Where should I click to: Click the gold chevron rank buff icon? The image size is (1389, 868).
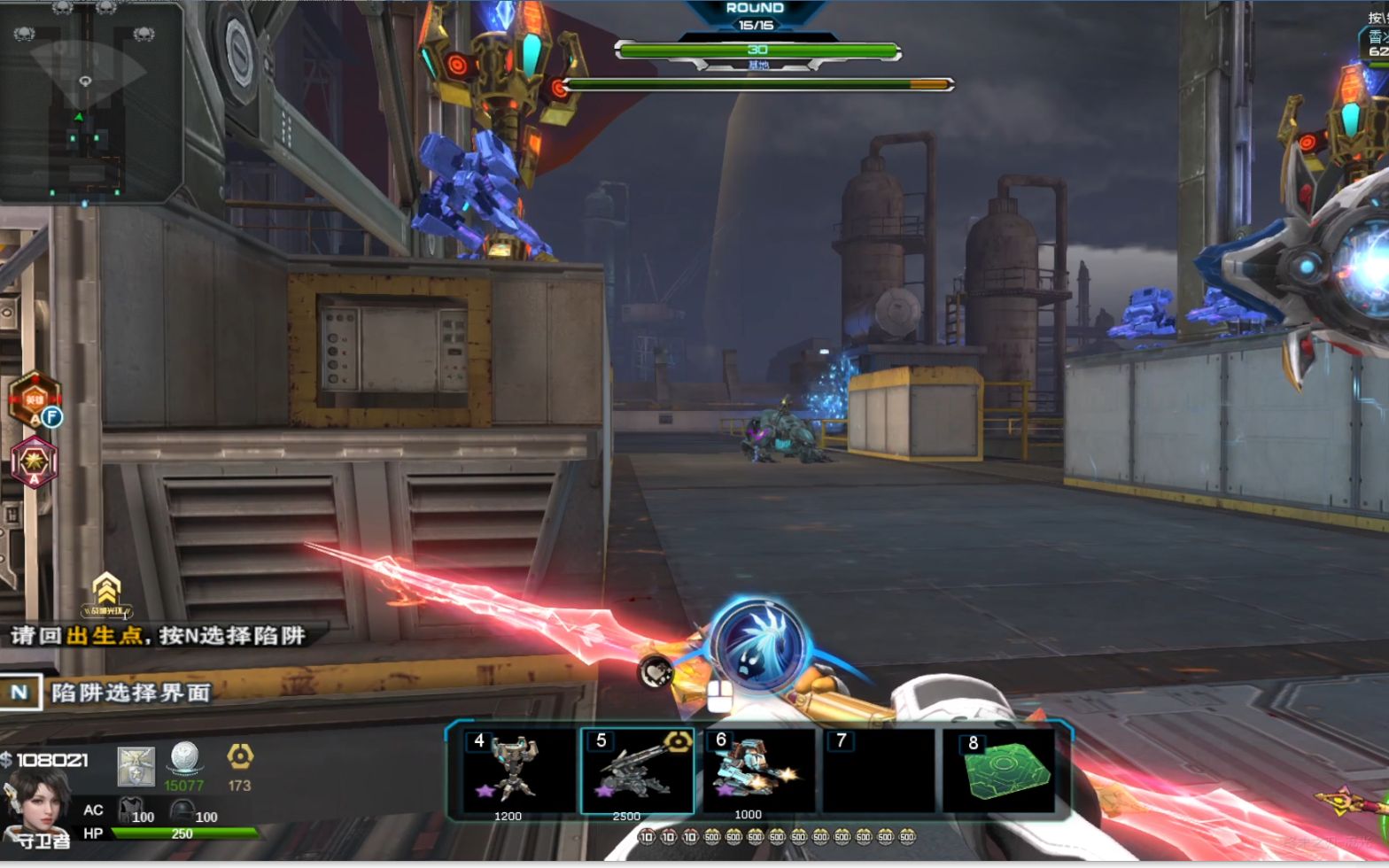tap(106, 593)
